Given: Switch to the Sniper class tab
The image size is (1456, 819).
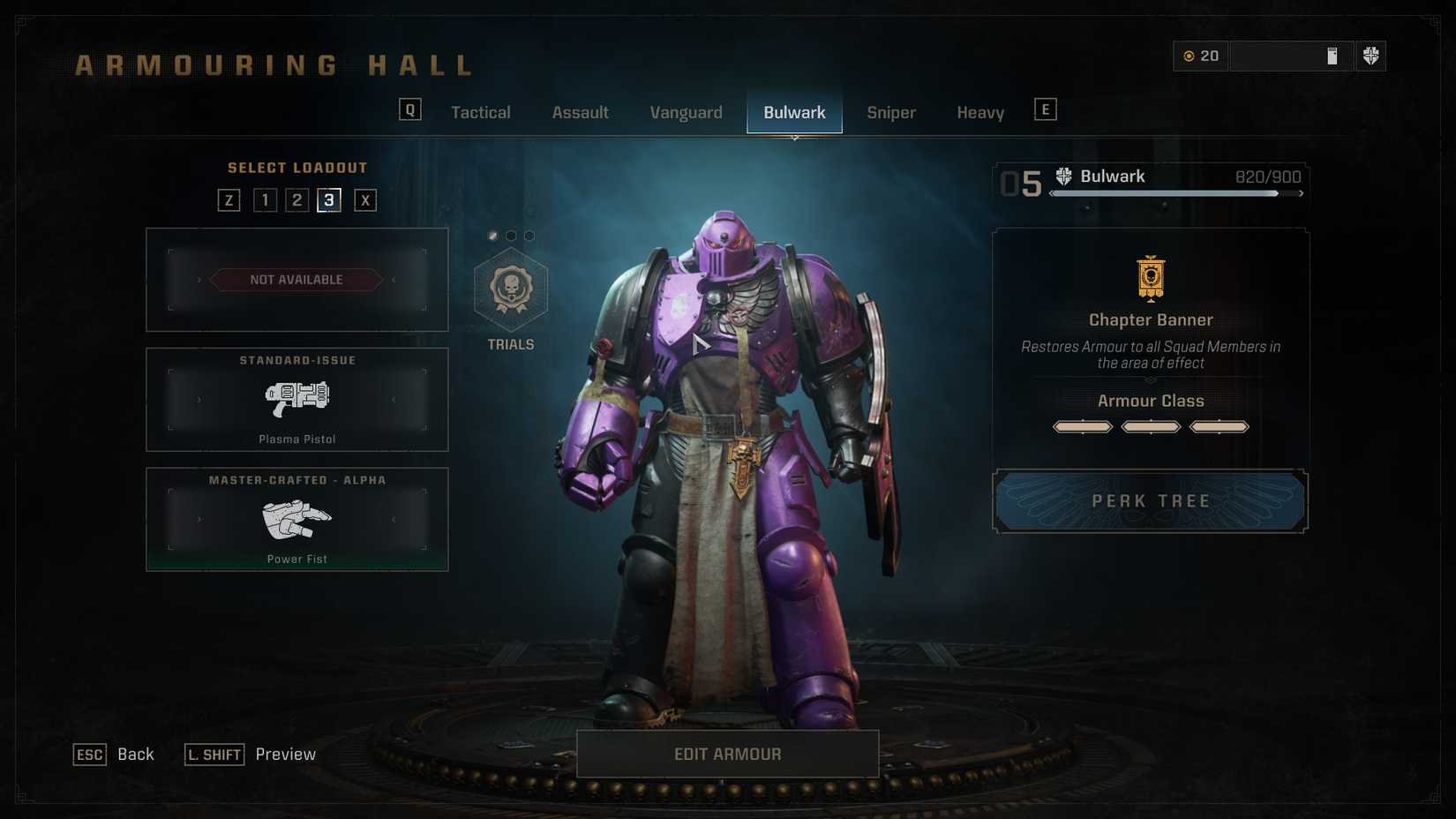Looking at the screenshot, I should pyautogui.click(x=890, y=112).
